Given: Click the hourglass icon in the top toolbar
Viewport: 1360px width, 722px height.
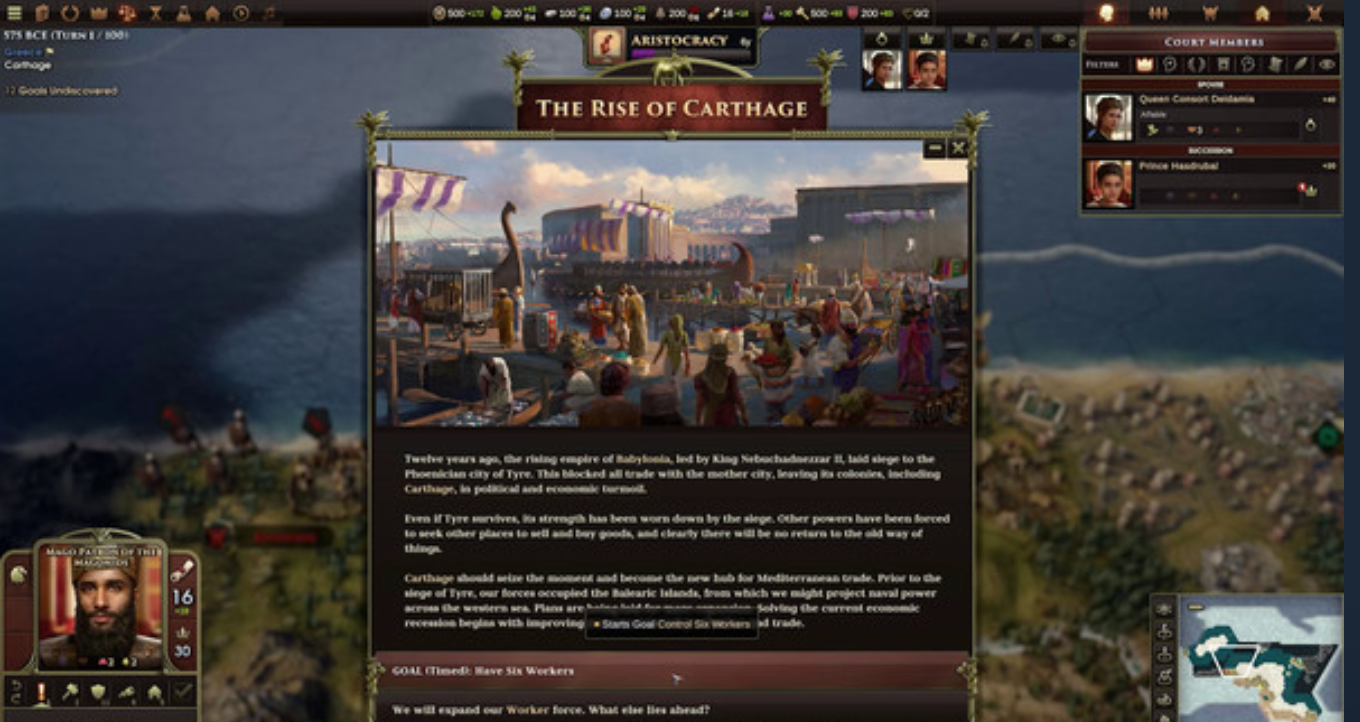Looking at the screenshot, I should pyautogui.click(x=155, y=13).
